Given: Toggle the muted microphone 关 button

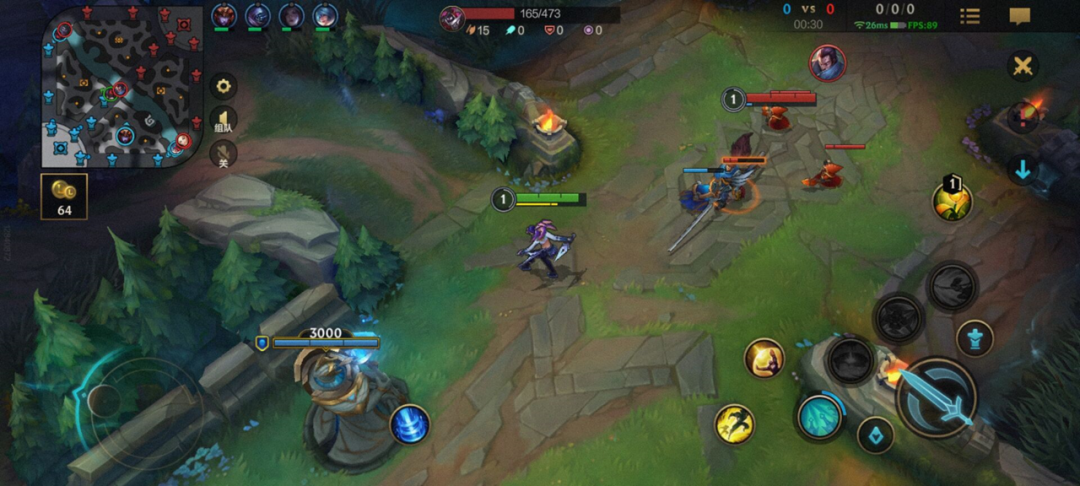Looking at the screenshot, I should tap(223, 154).
